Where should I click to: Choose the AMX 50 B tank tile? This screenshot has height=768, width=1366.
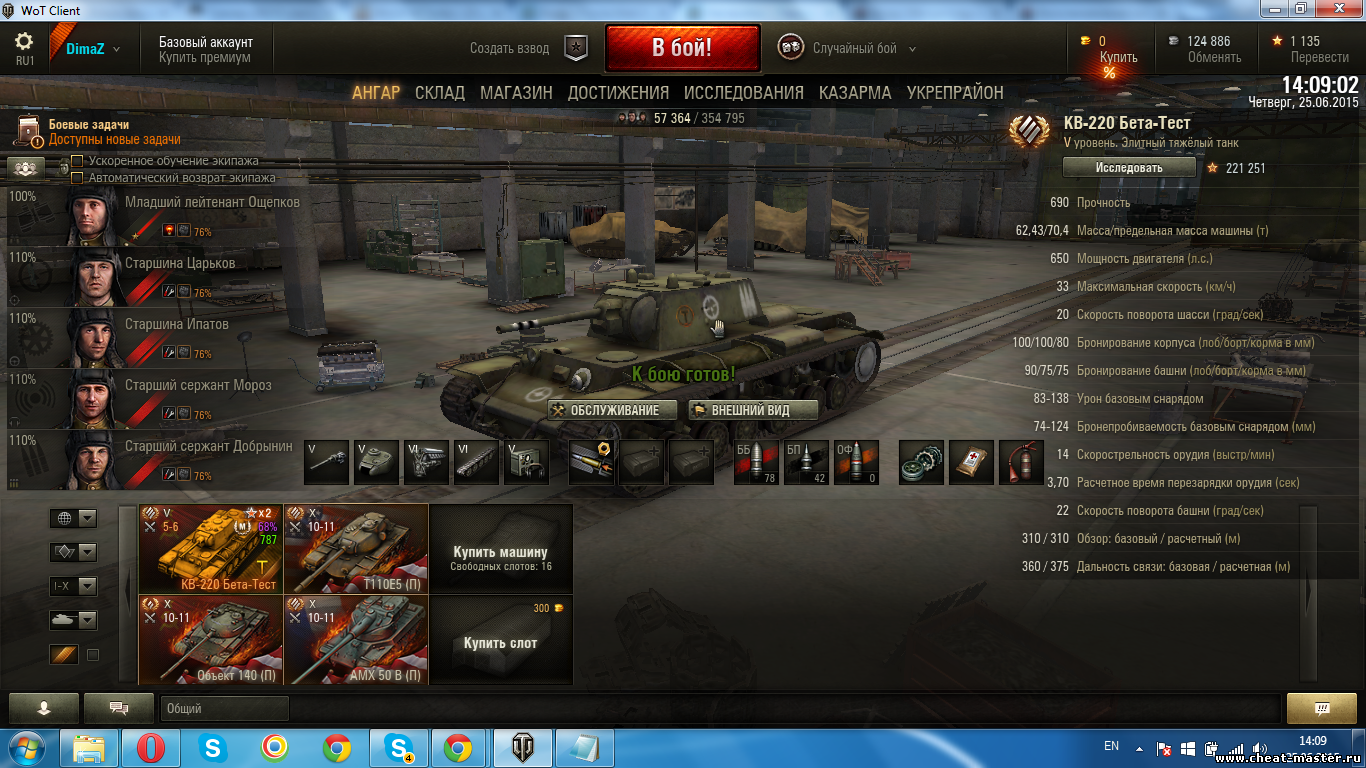click(x=356, y=639)
